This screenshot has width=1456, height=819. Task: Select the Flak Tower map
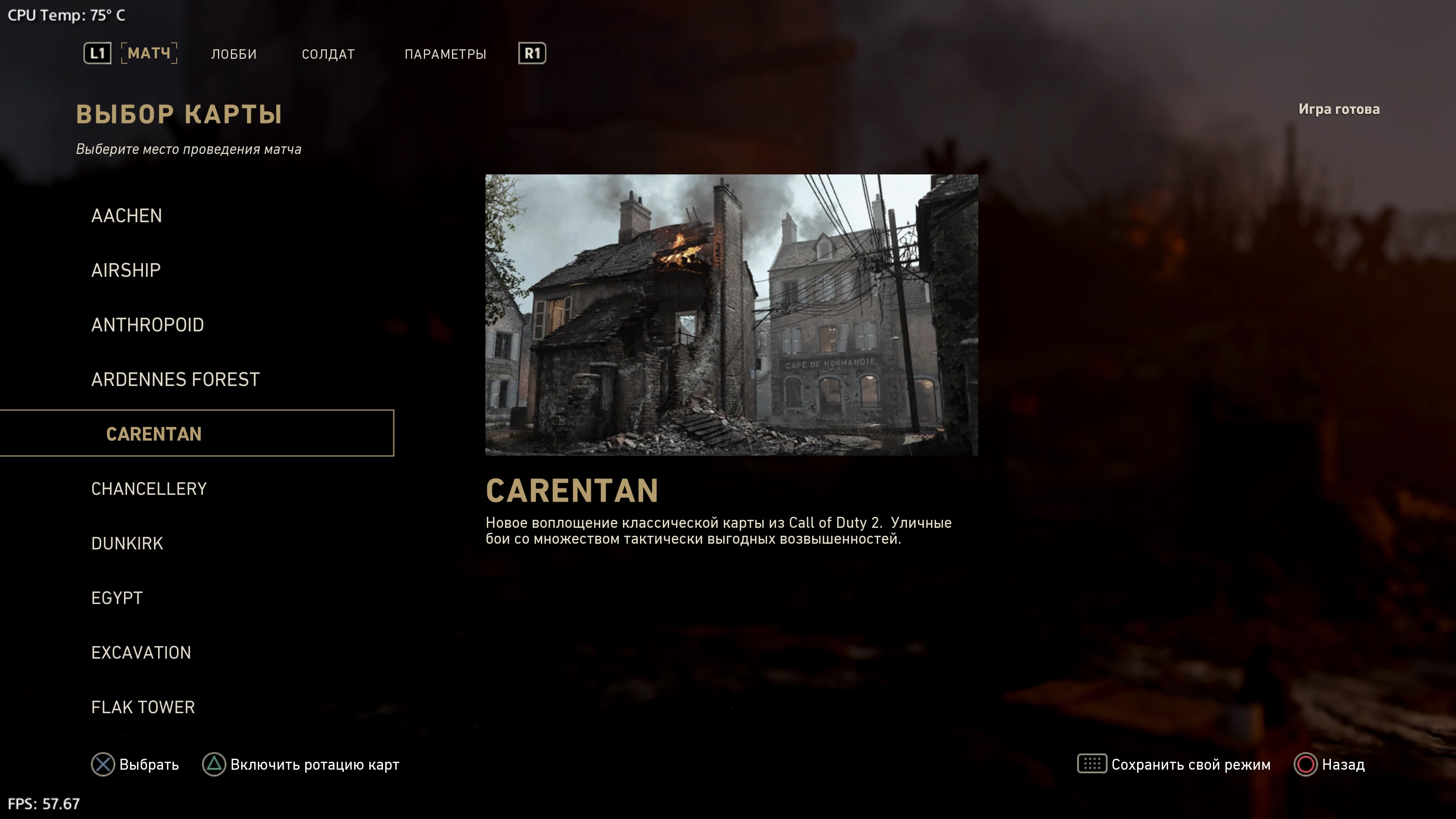click(x=143, y=707)
